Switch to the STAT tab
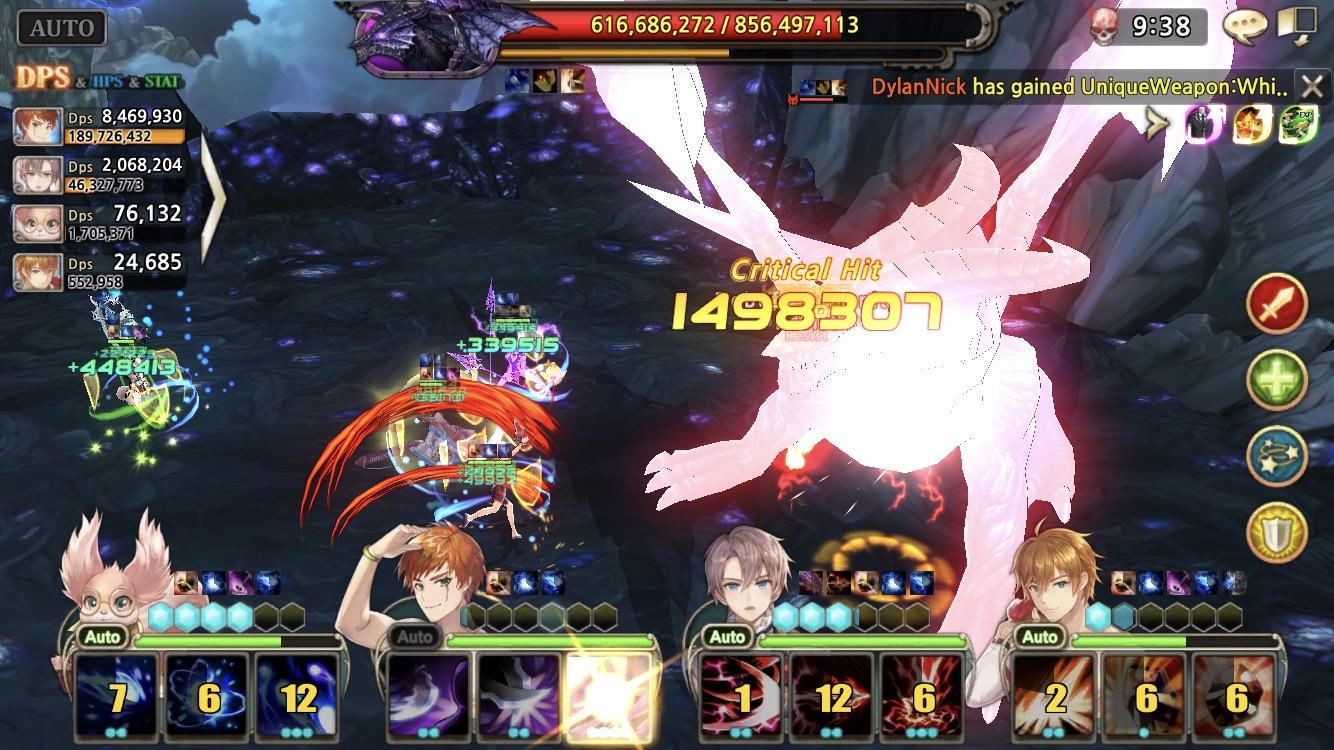 pos(162,82)
